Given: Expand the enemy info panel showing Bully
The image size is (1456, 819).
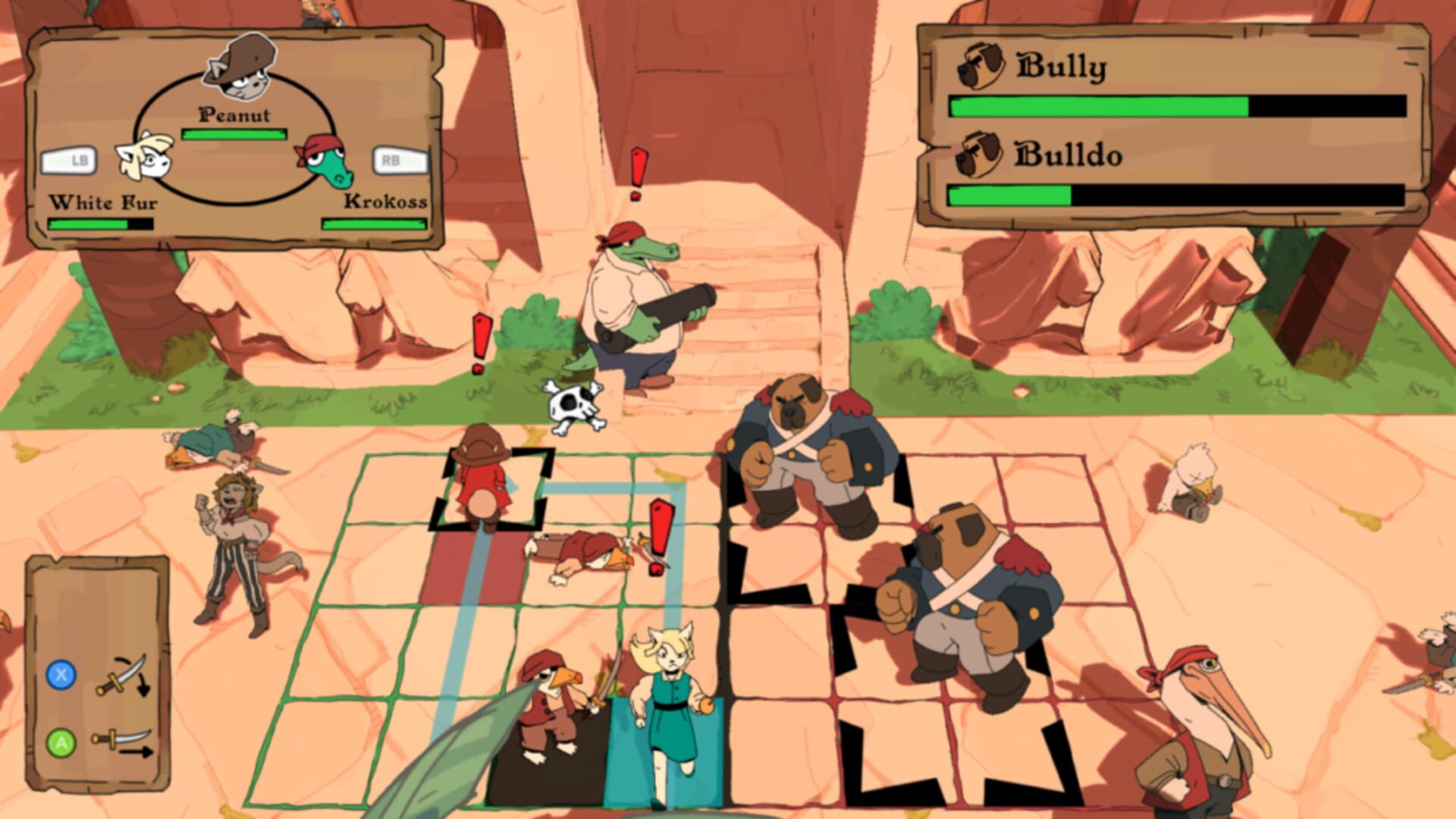Looking at the screenshot, I should [1183, 121].
